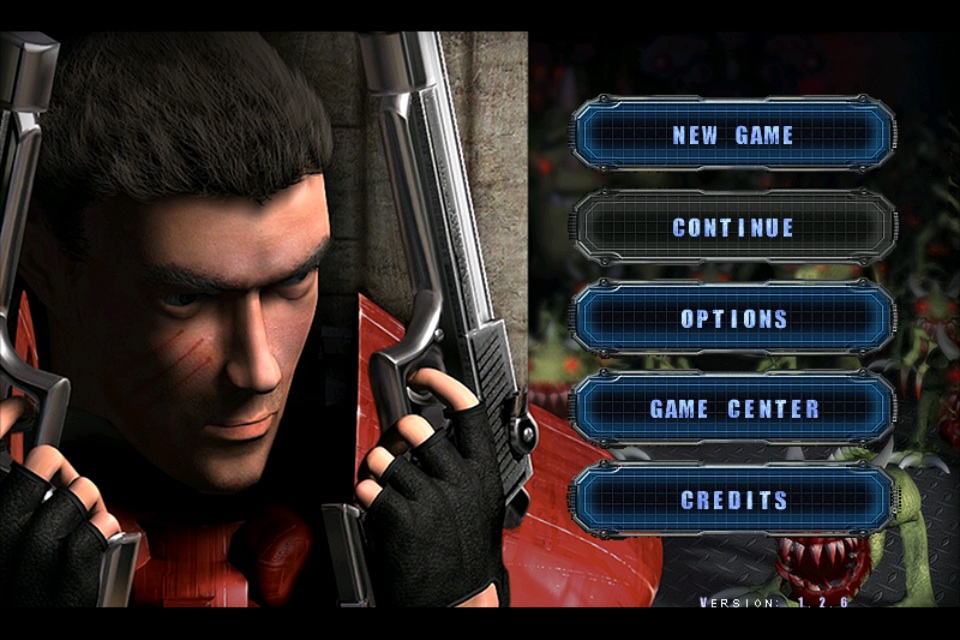Launch Game Center
This screenshot has width=960, height=640.
click(733, 409)
